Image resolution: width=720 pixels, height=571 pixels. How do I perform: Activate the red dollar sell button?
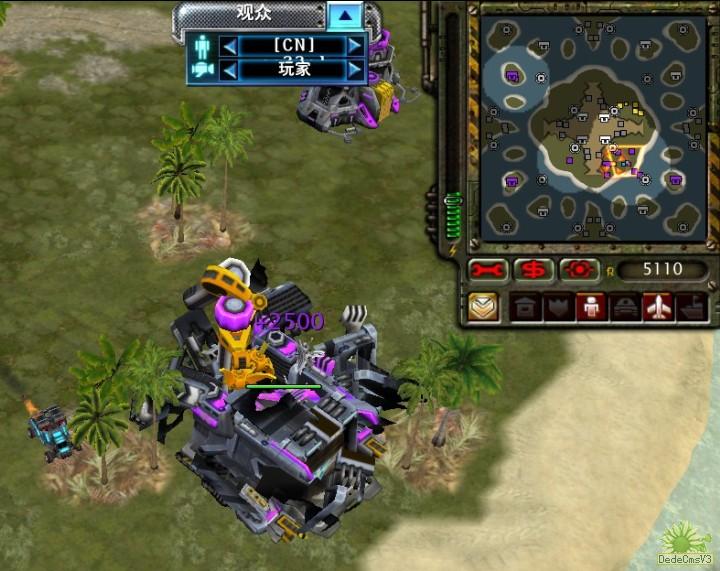click(533, 270)
